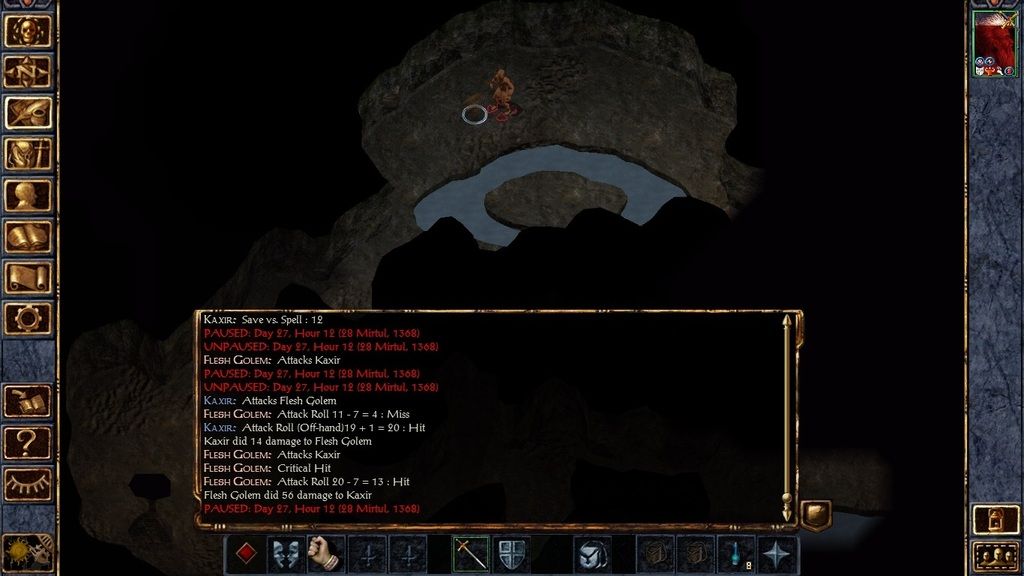Open the area map
Screen dimensions: 1024x576
click(x=28, y=71)
